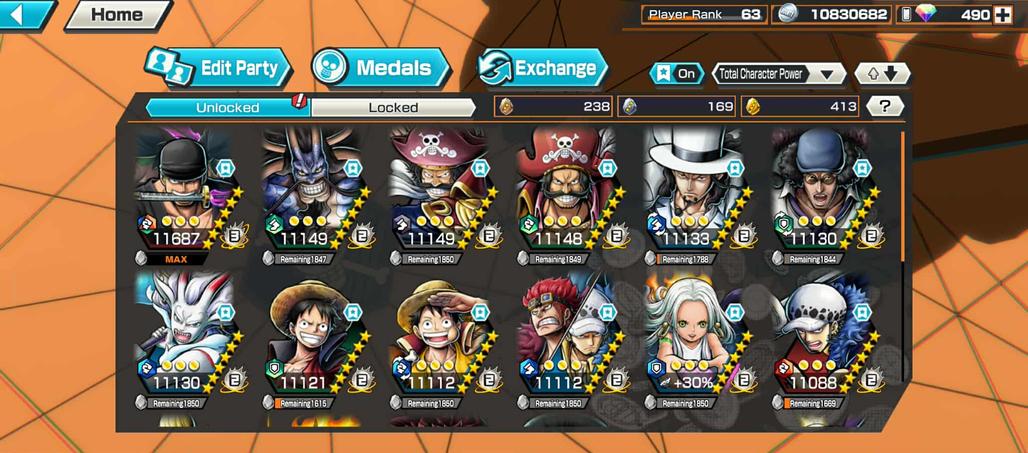Add more rainbow diamonds with the plus button
Viewport: 1028px width, 453px height.
click(1002, 14)
